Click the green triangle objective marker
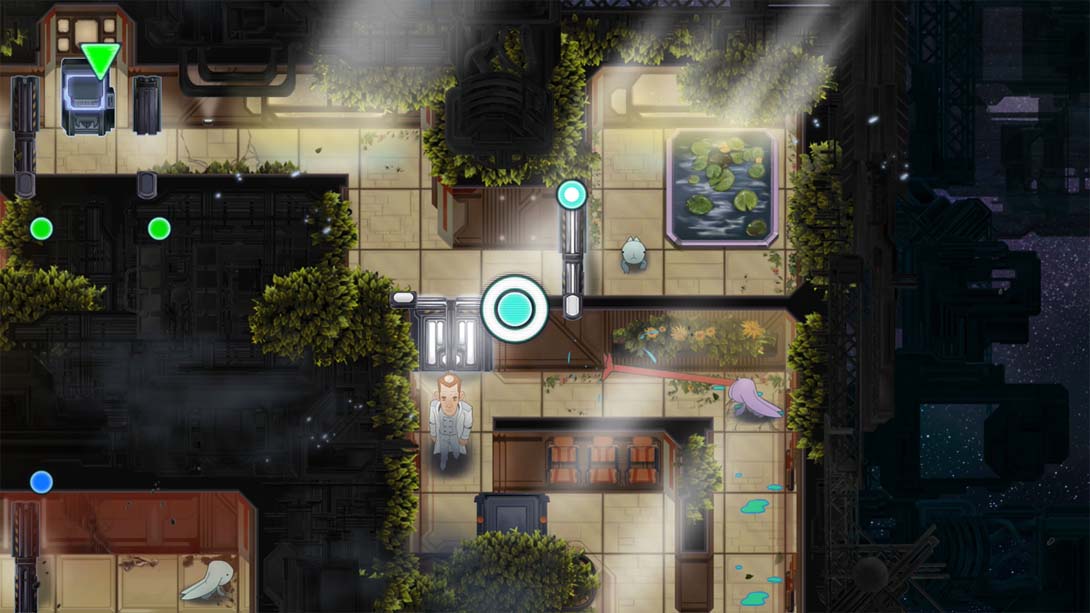 click(x=100, y=58)
